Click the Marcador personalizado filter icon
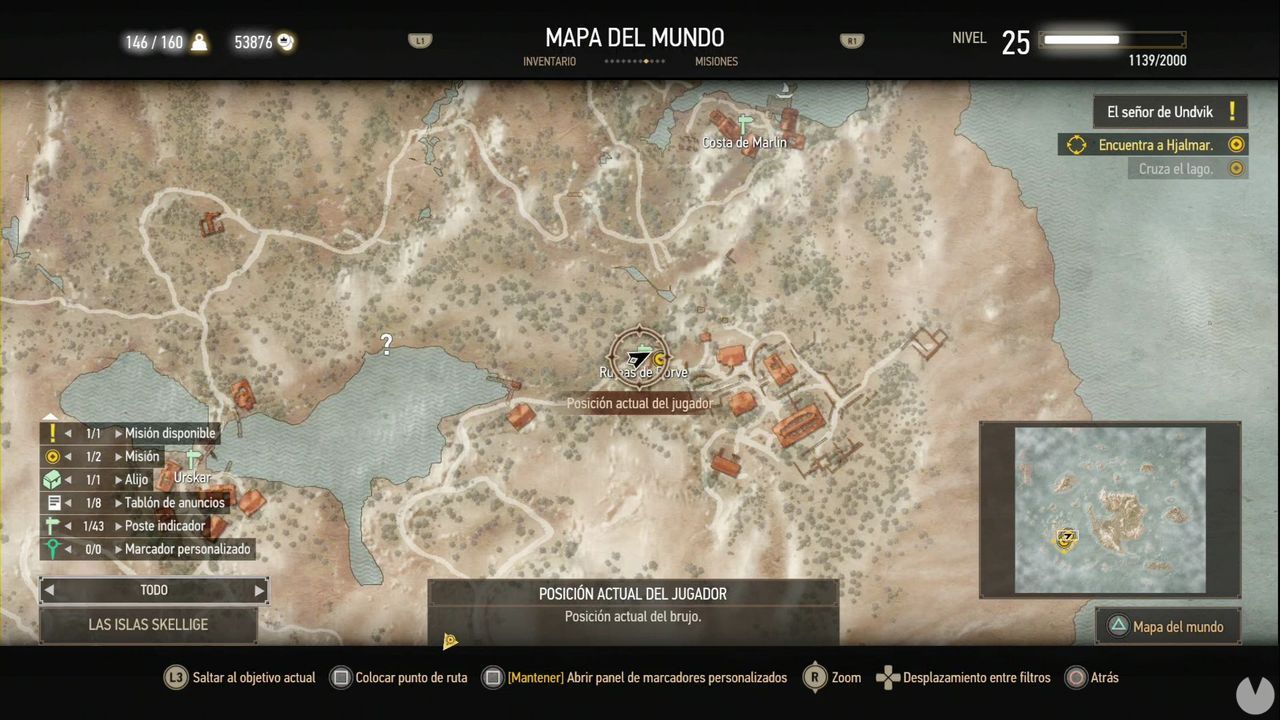Screen dimensions: 1280x720 point(51,548)
